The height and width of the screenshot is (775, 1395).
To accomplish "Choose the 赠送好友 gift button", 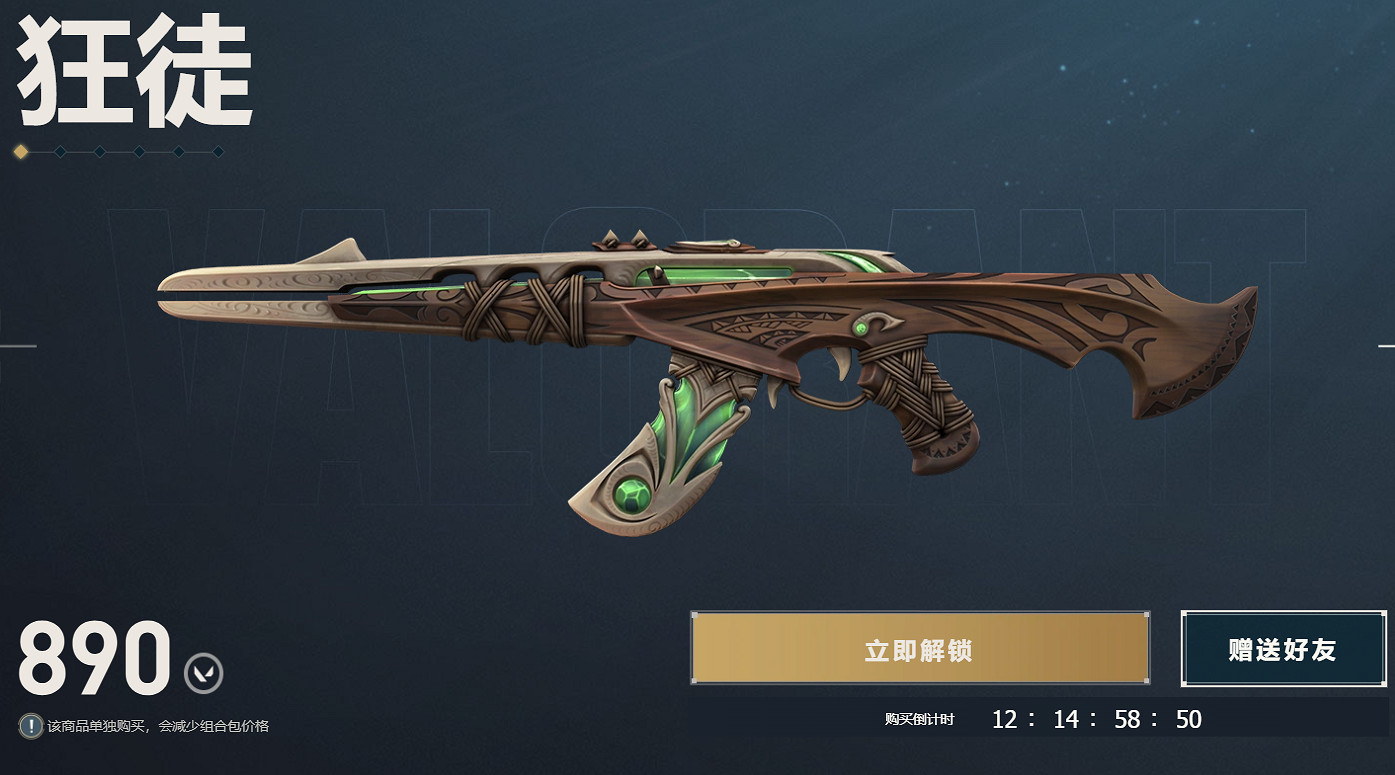I will click(1282, 649).
